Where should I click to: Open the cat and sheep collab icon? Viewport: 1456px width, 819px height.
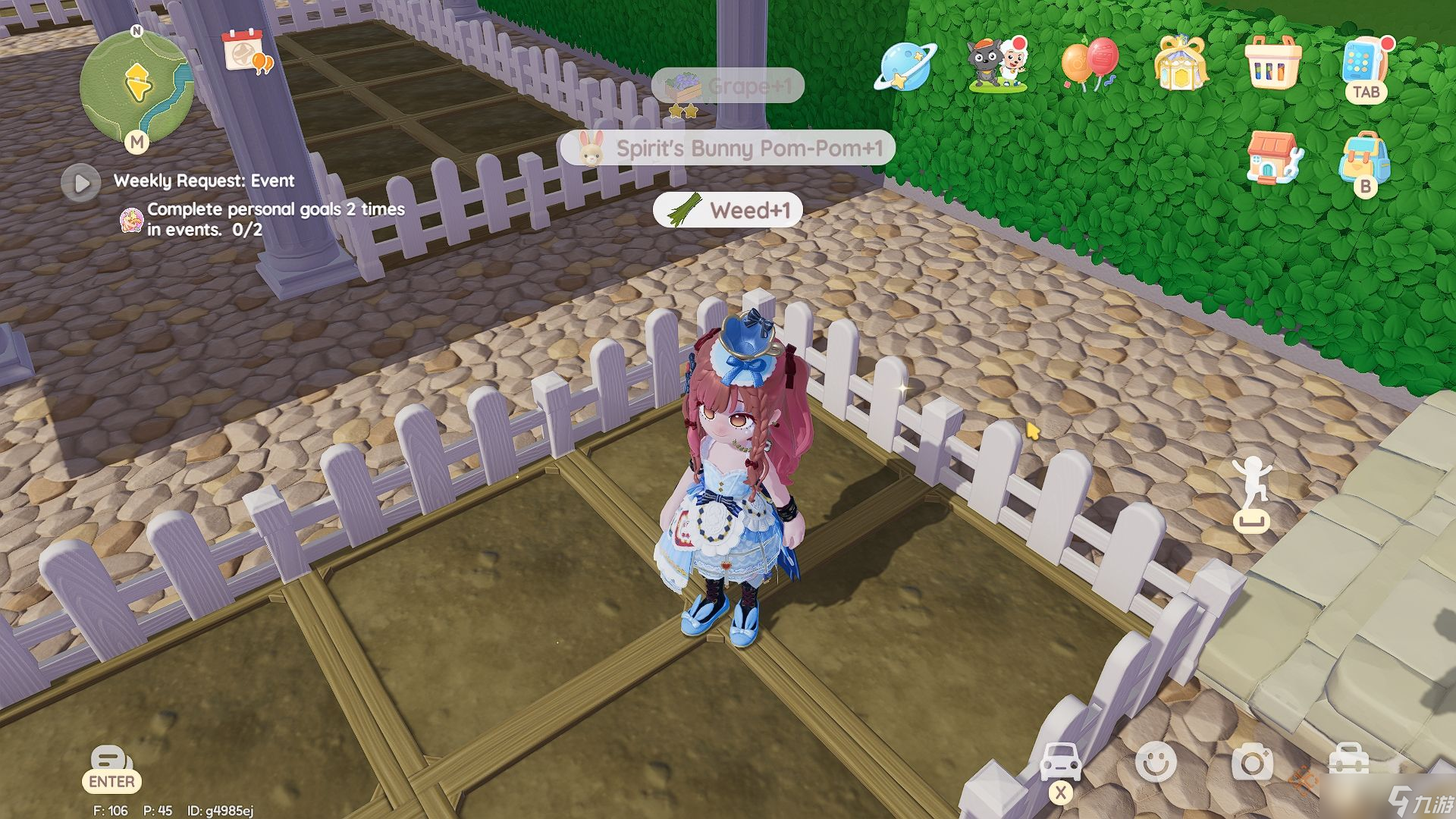pyautogui.click(x=997, y=64)
